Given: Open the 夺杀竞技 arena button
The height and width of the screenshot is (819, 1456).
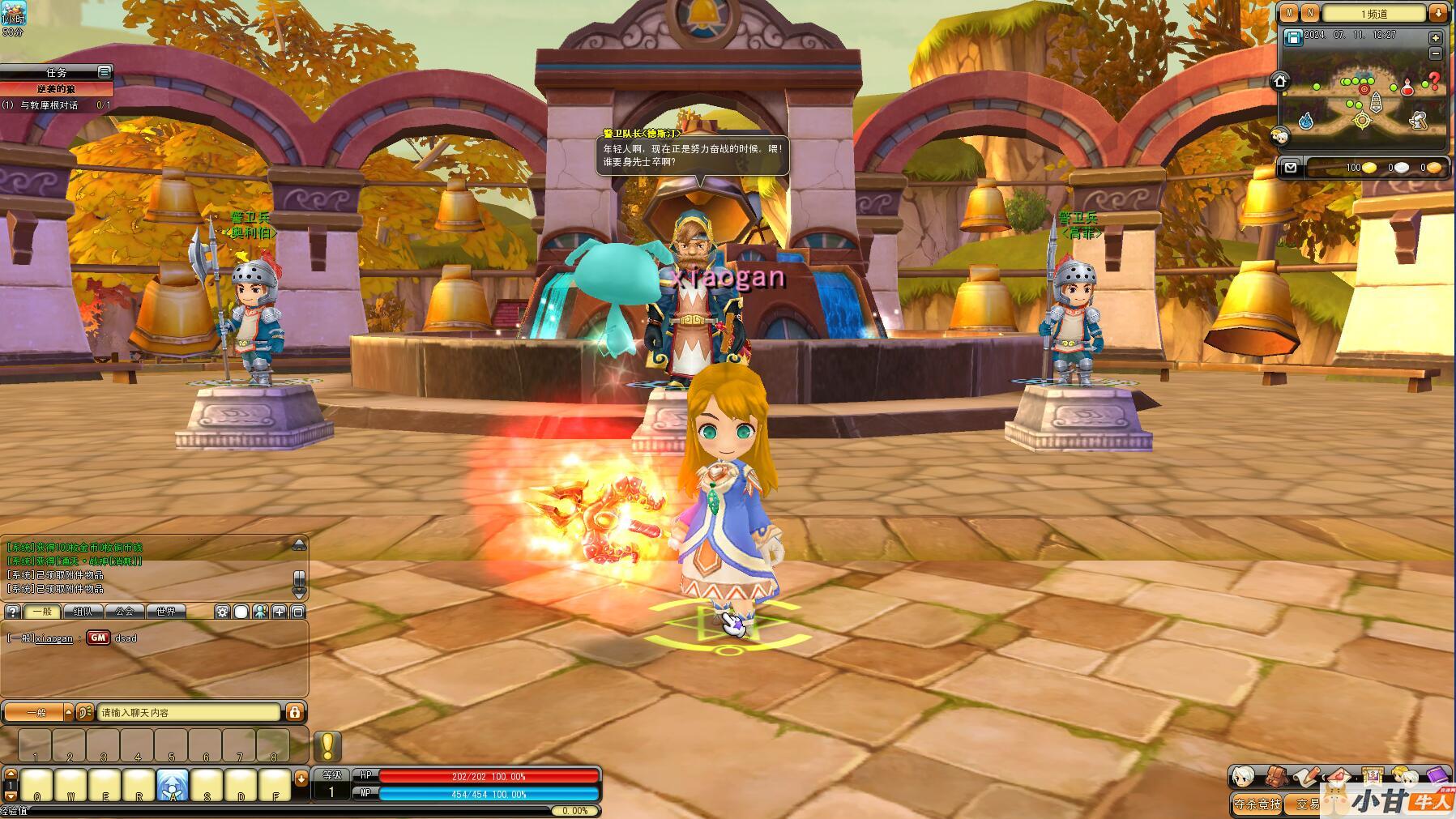Looking at the screenshot, I should click(x=1257, y=804).
